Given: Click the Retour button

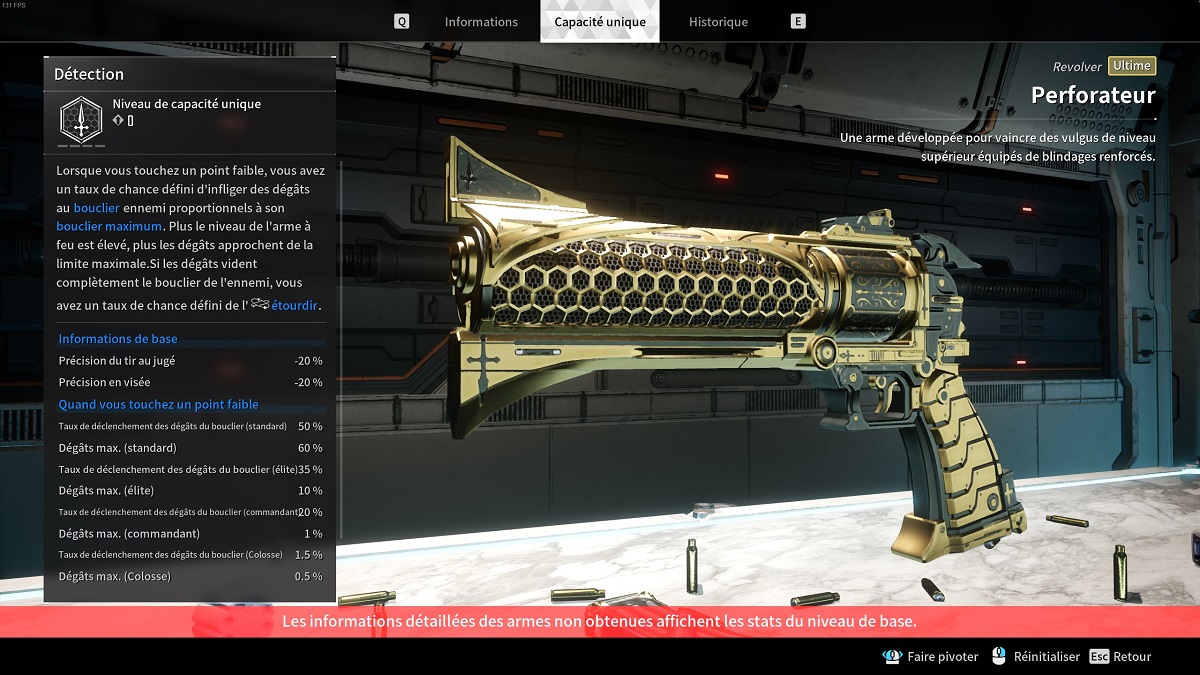Looking at the screenshot, I should 1121,657.
